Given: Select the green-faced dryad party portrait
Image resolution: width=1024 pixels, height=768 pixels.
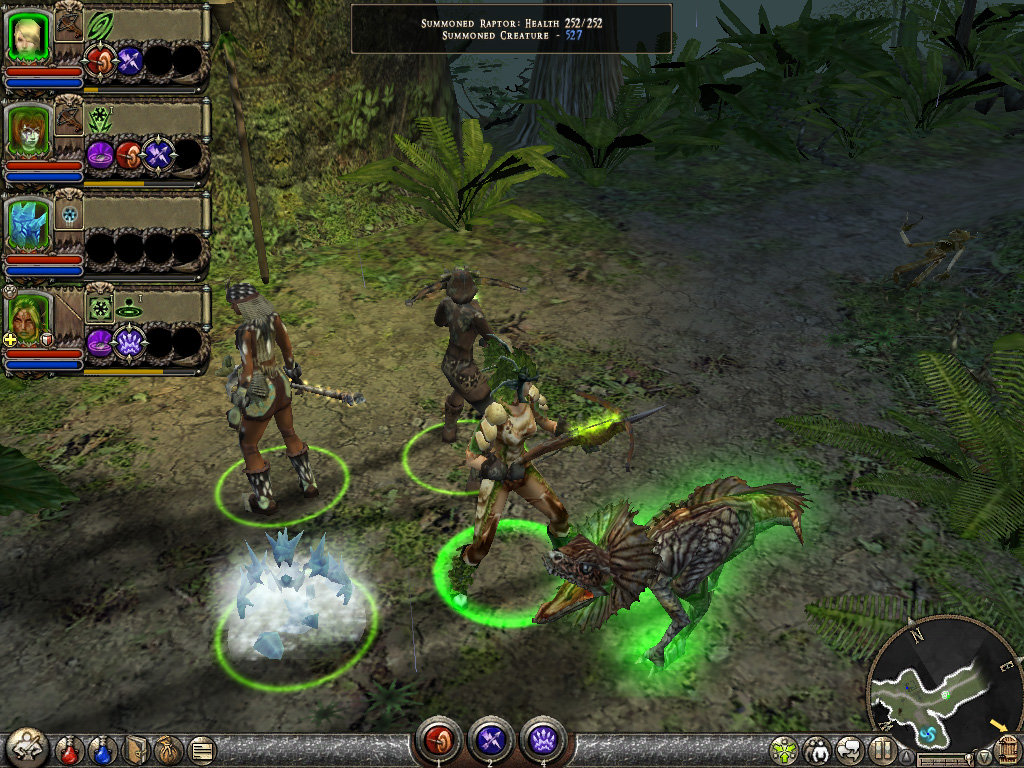Looking at the screenshot, I should tap(29, 130).
